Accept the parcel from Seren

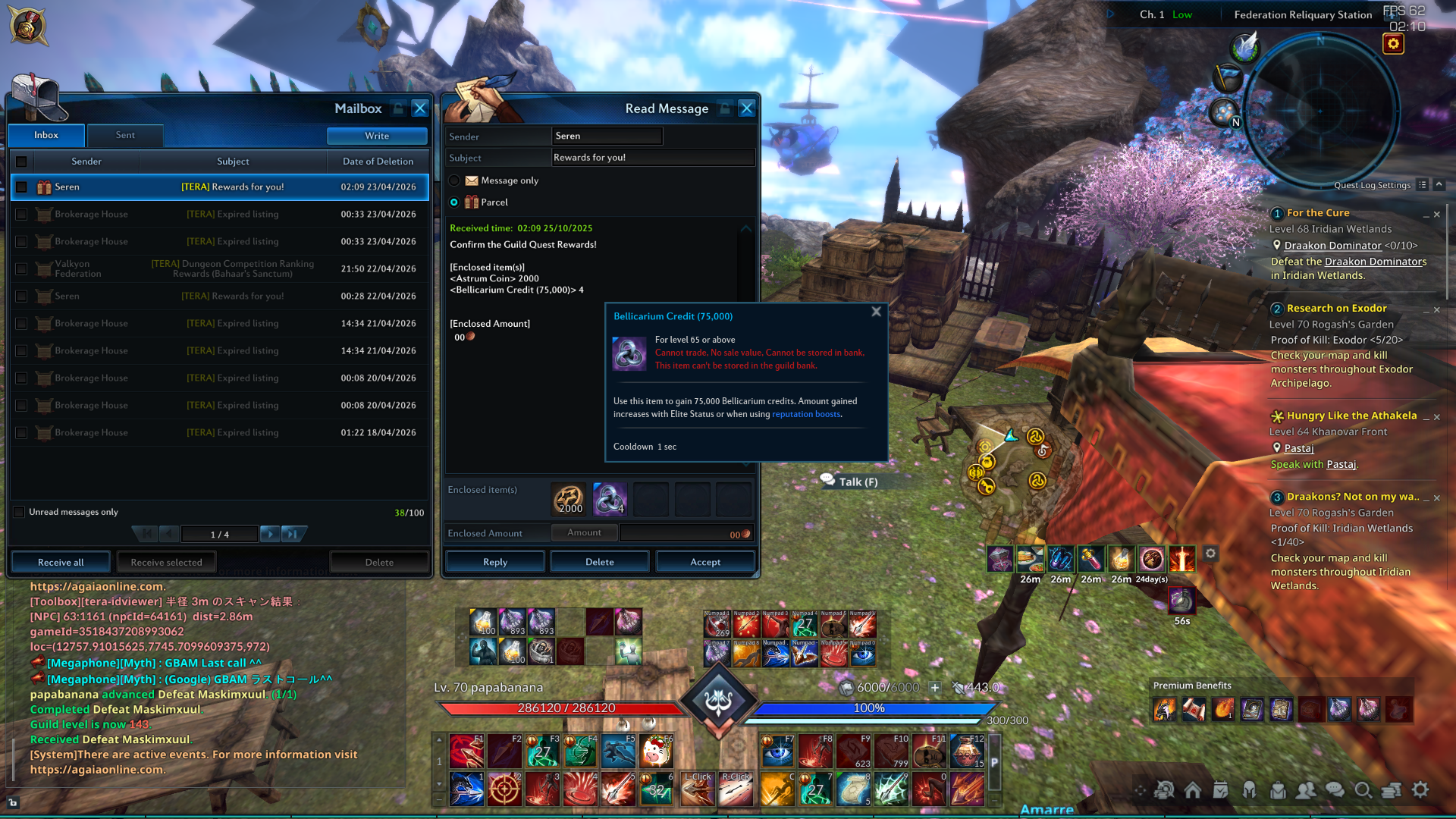coord(704,562)
